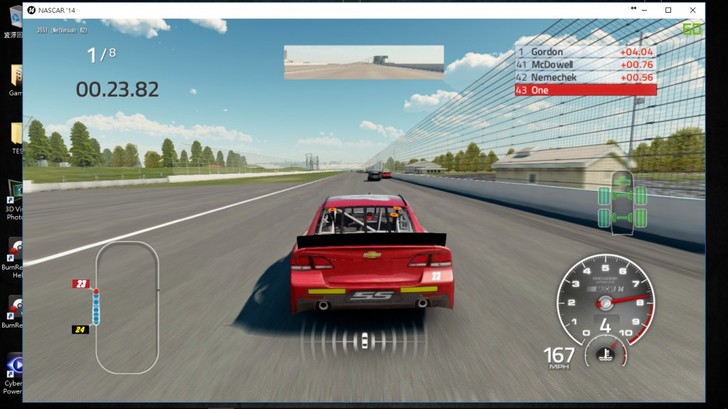
Task: Click the oval track minimap
Action: click(x=126, y=307)
